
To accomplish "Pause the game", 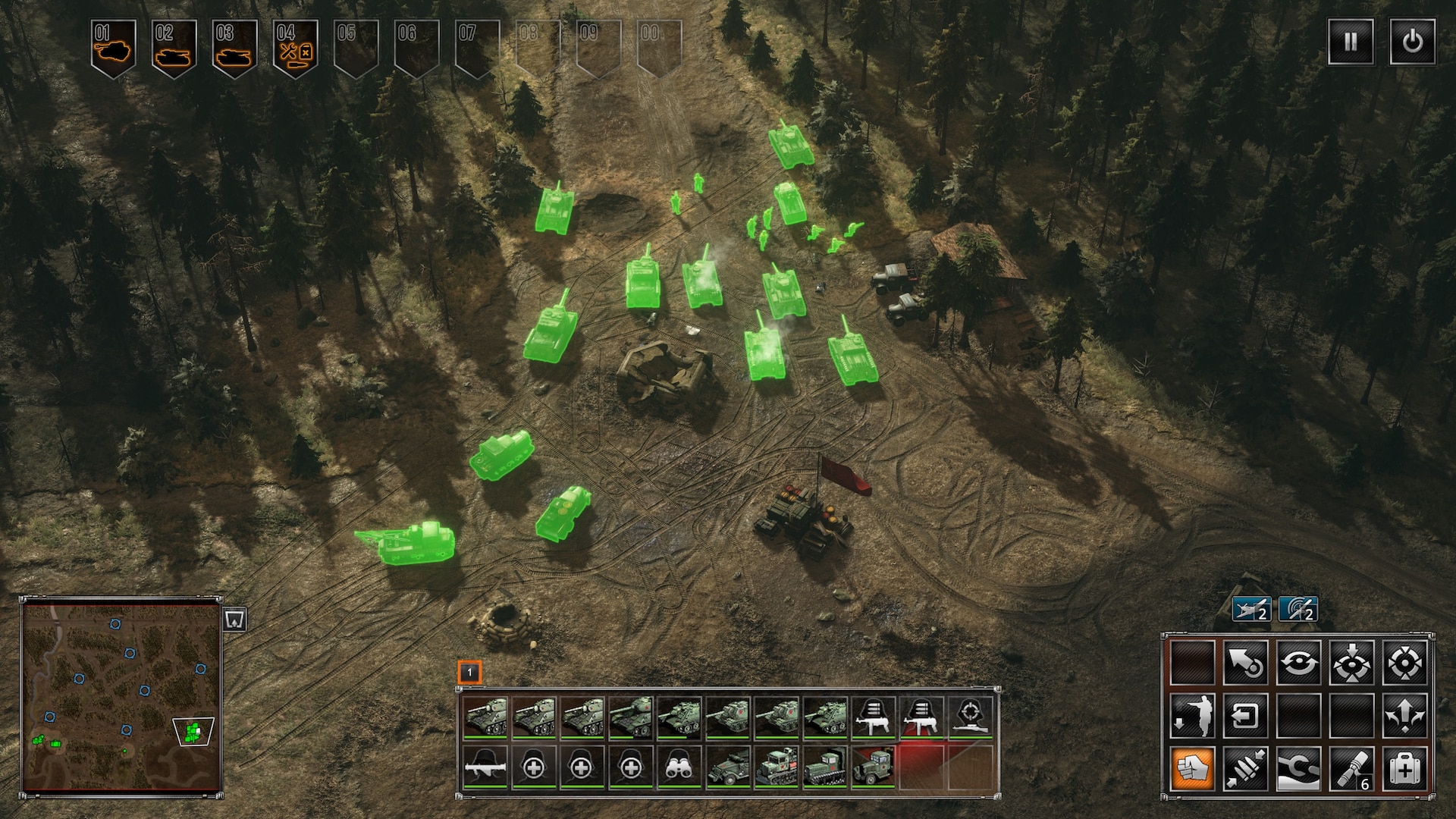I will coord(1350,41).
